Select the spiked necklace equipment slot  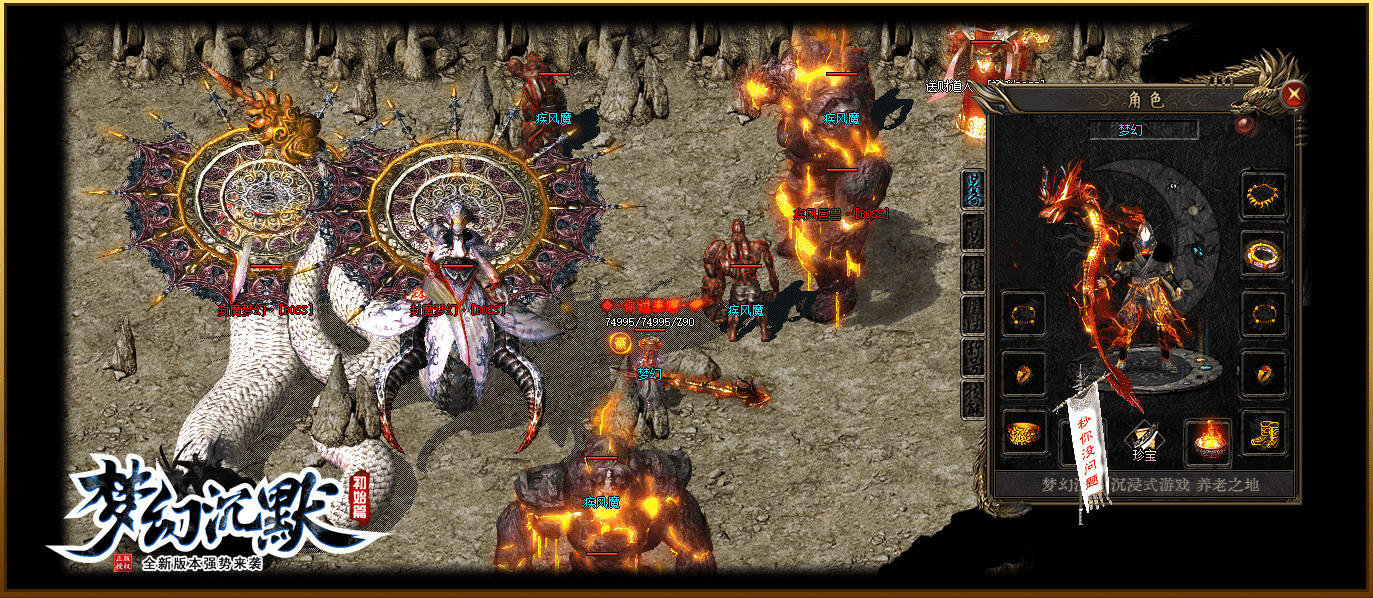[1264, 194]
